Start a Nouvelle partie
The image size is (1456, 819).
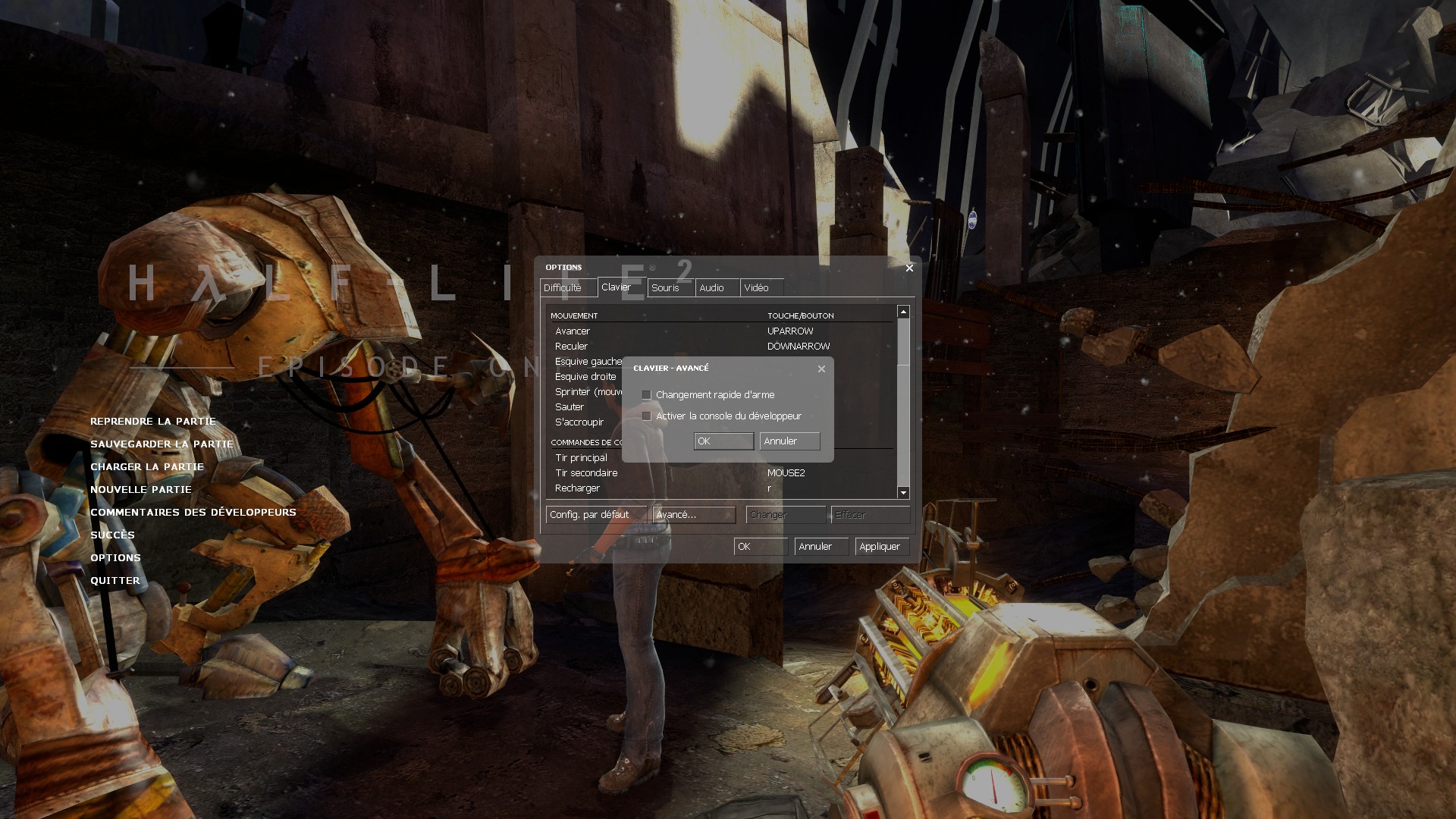pyautogui.click(x=141, y=490)
